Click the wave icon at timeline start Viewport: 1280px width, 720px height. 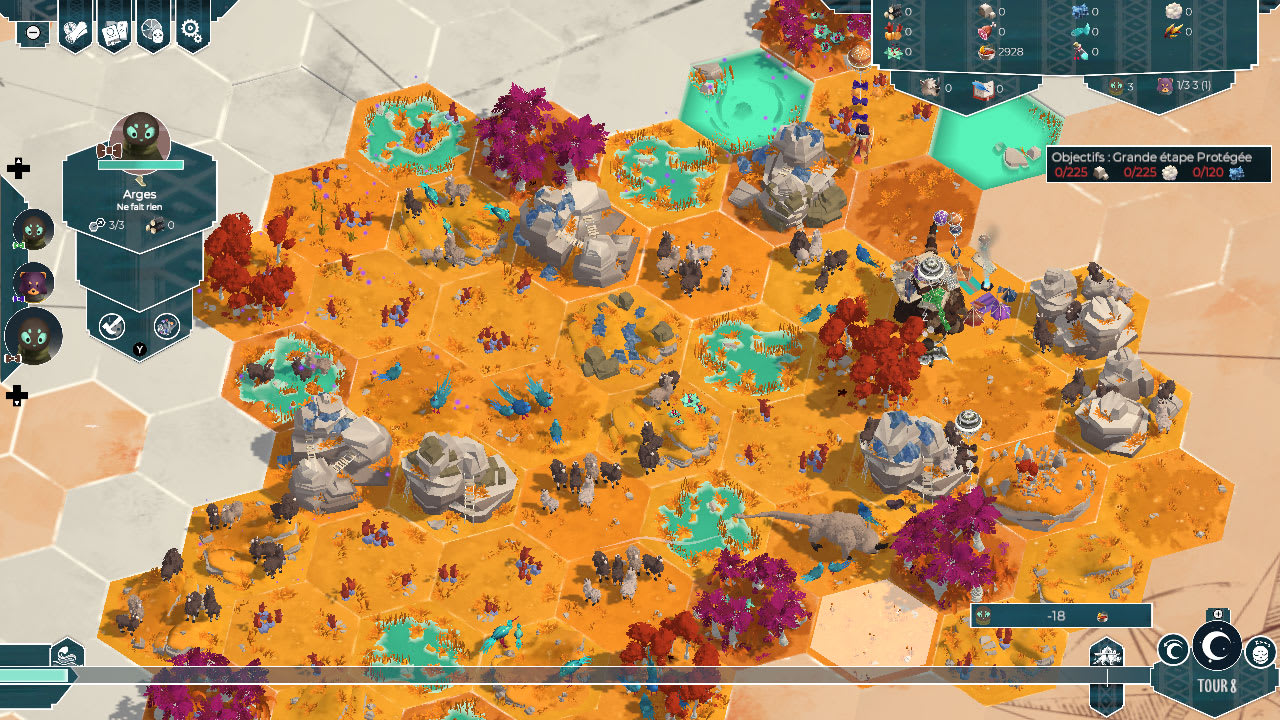[x=68, y=653]
